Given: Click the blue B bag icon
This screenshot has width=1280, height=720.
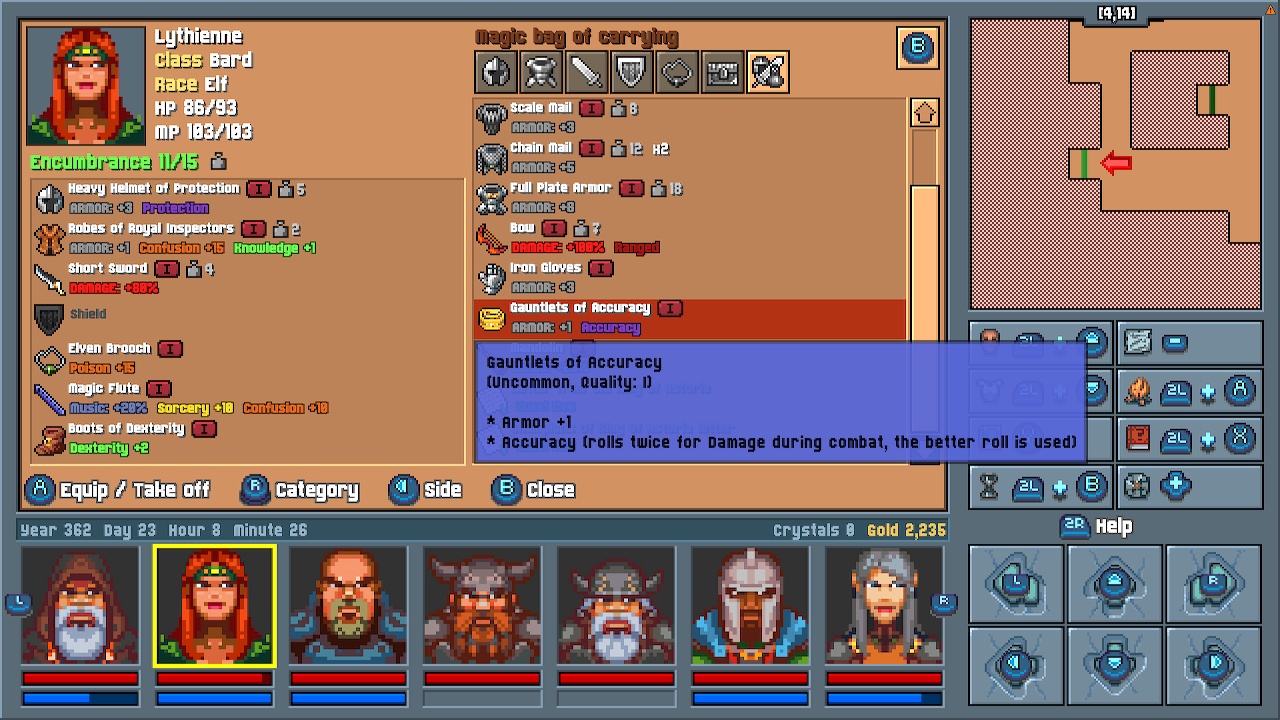Looking at the screenshot, I should [917, 47].
